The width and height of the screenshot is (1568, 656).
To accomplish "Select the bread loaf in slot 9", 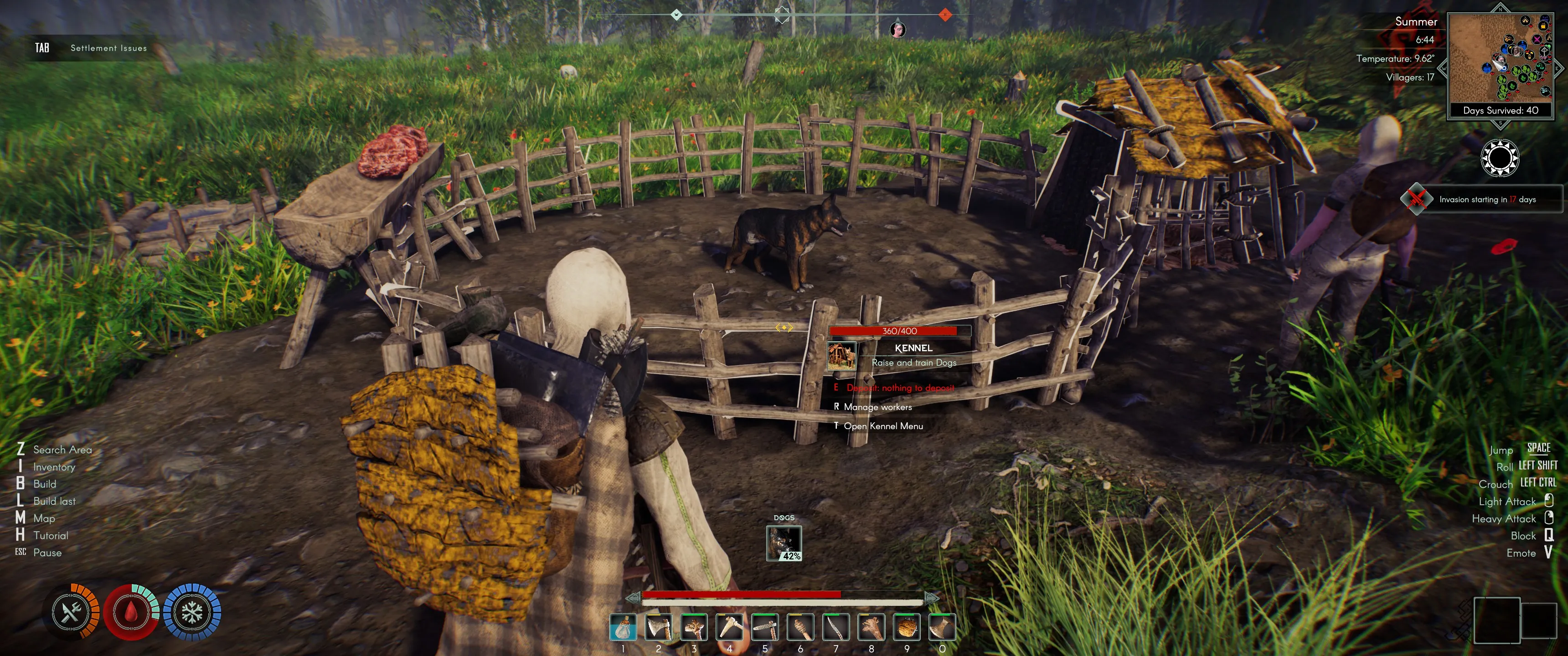I will (907, 627).
